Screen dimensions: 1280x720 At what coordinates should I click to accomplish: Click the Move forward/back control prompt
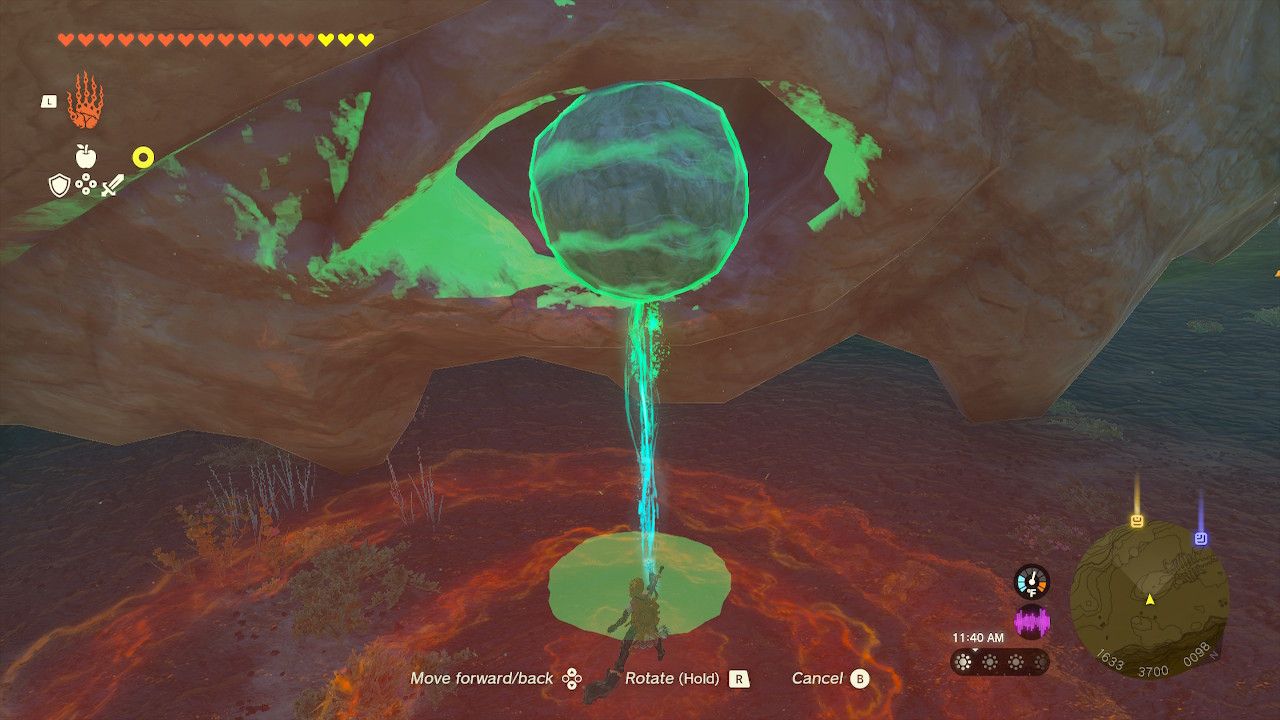(483, 678)
